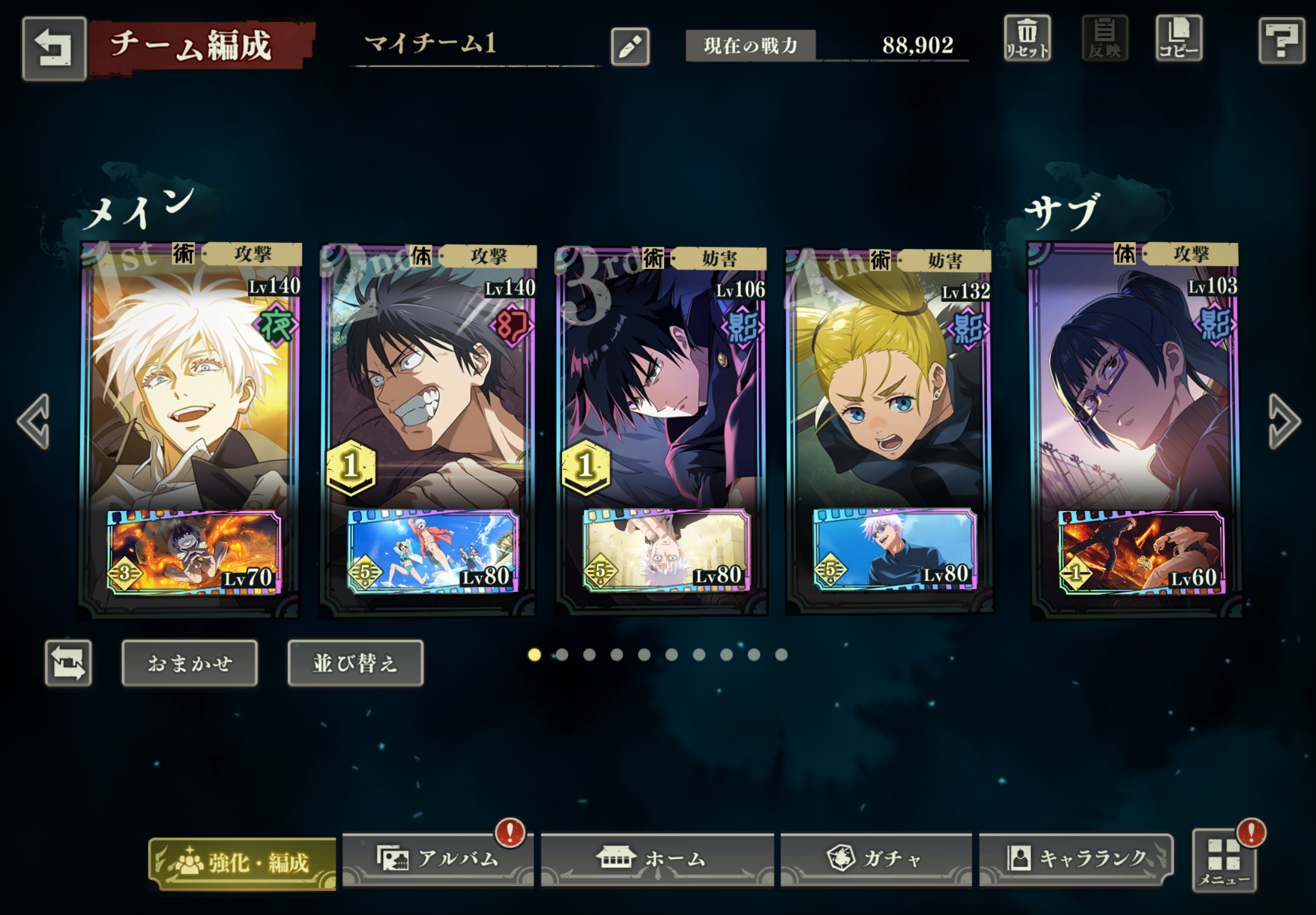Open the question mark help button

point(1281,40)
